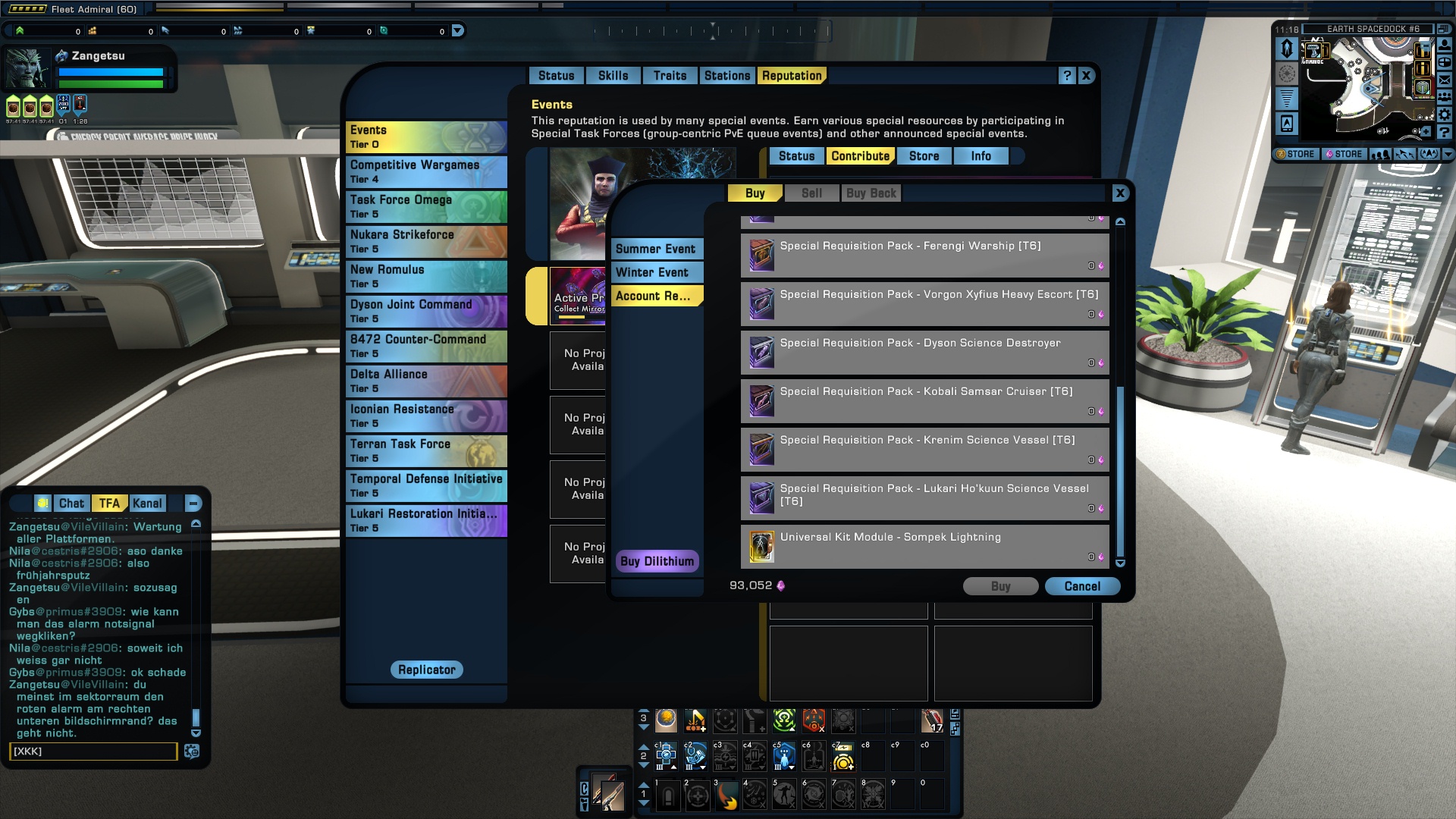
Task: Click the chat text input field
Action: tap(93, 752)
